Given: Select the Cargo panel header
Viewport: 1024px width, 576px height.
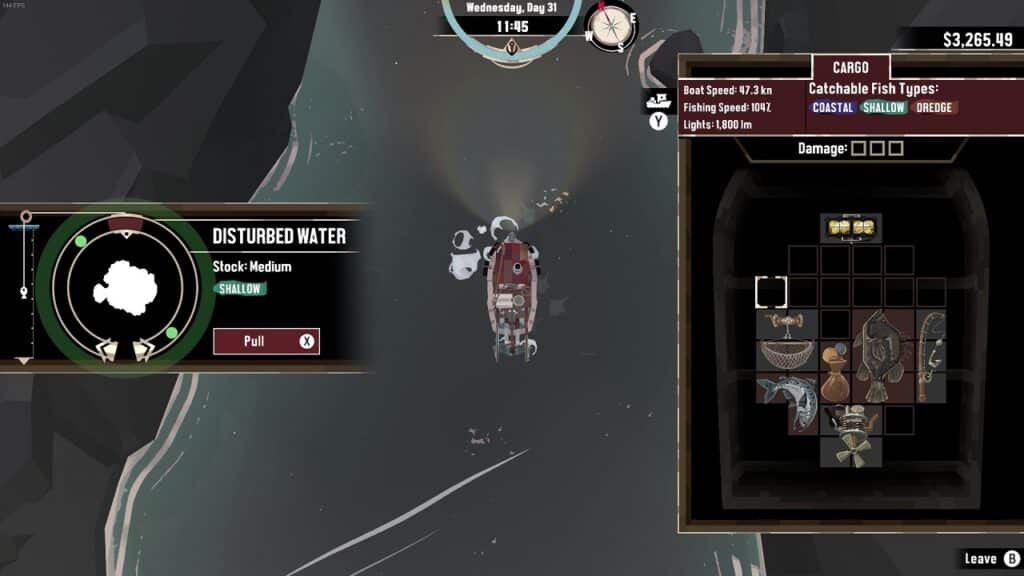Looking at the screenshot, I should point(850,68).
